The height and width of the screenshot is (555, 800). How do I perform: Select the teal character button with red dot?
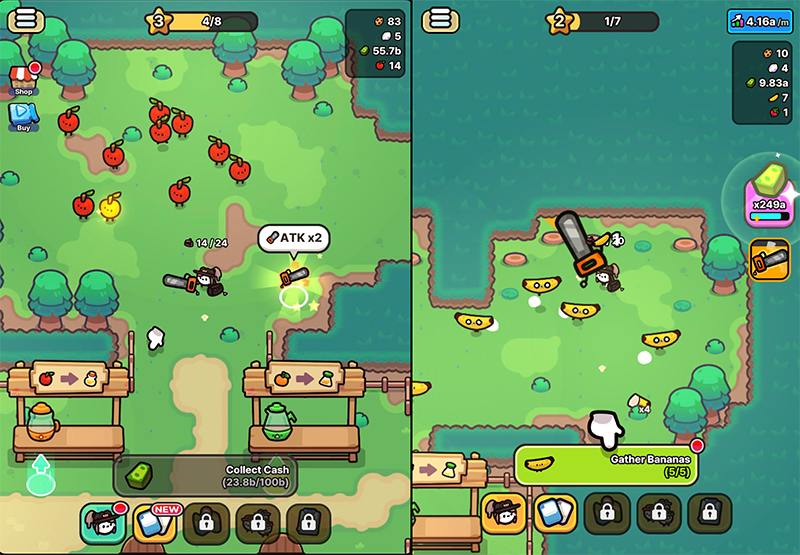(x=103, y=521)
